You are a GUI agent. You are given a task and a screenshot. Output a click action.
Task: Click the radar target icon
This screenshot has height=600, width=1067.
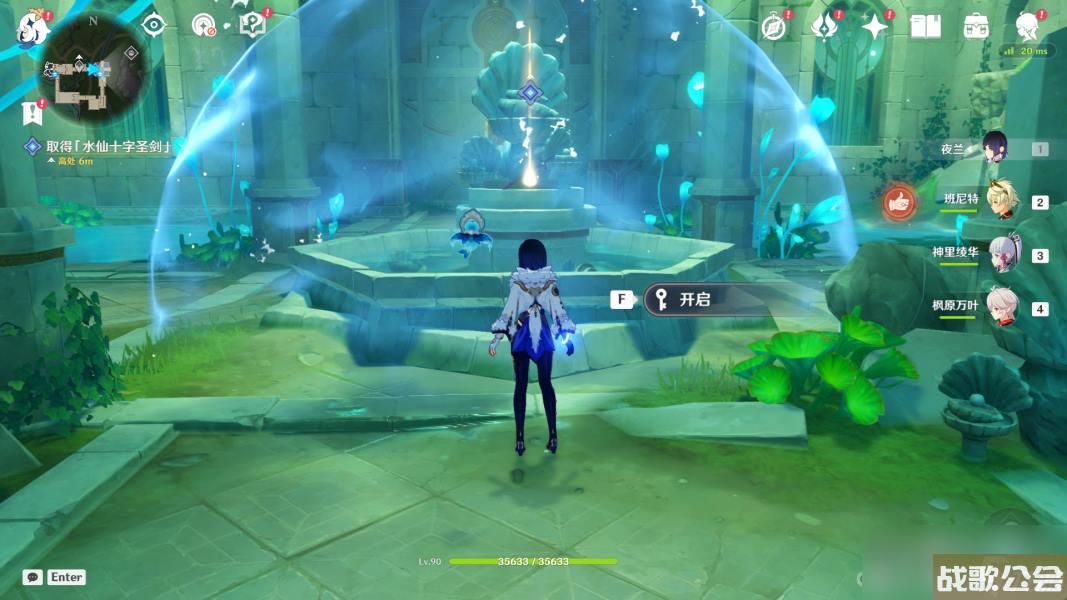(204, 25)
